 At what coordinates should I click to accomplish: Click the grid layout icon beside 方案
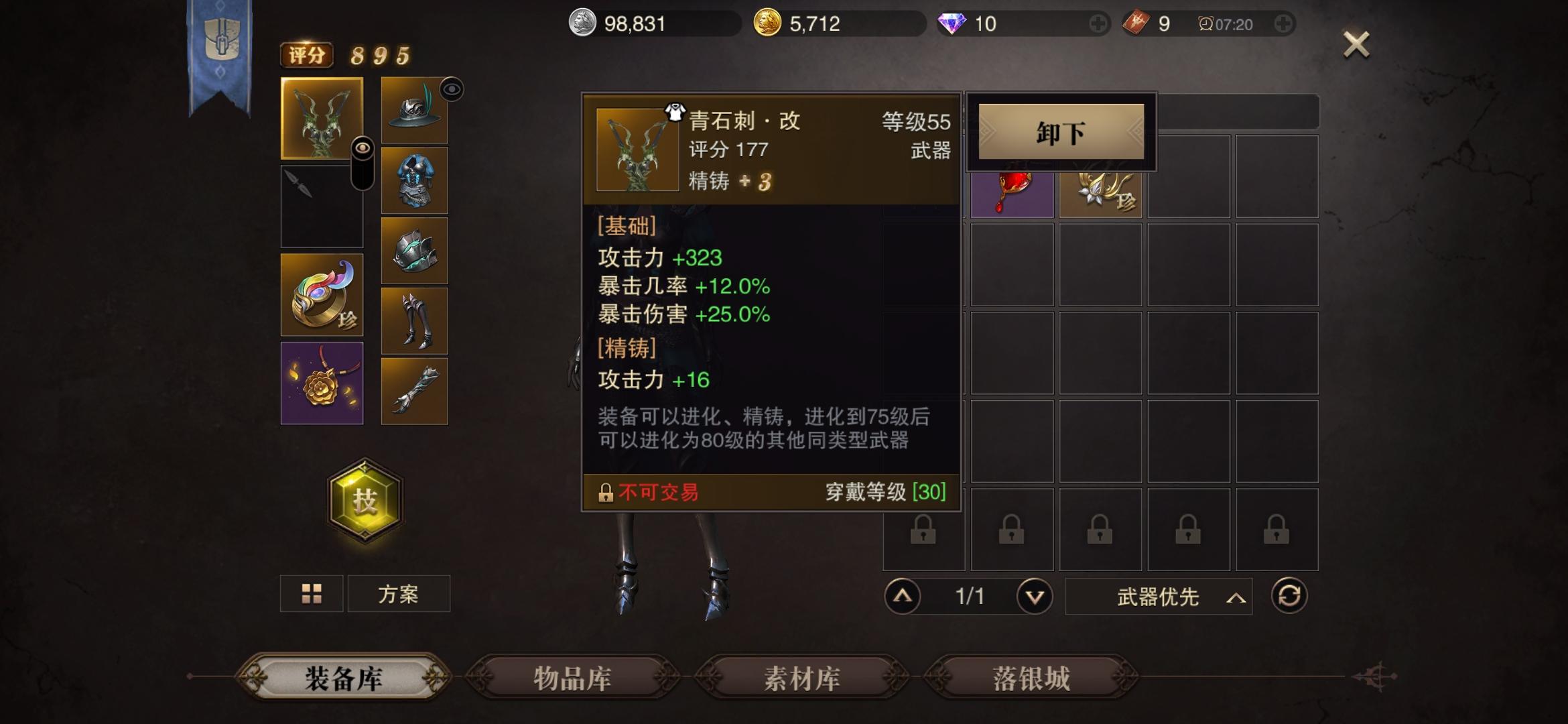pyautogui.click(x=312, y=594)
